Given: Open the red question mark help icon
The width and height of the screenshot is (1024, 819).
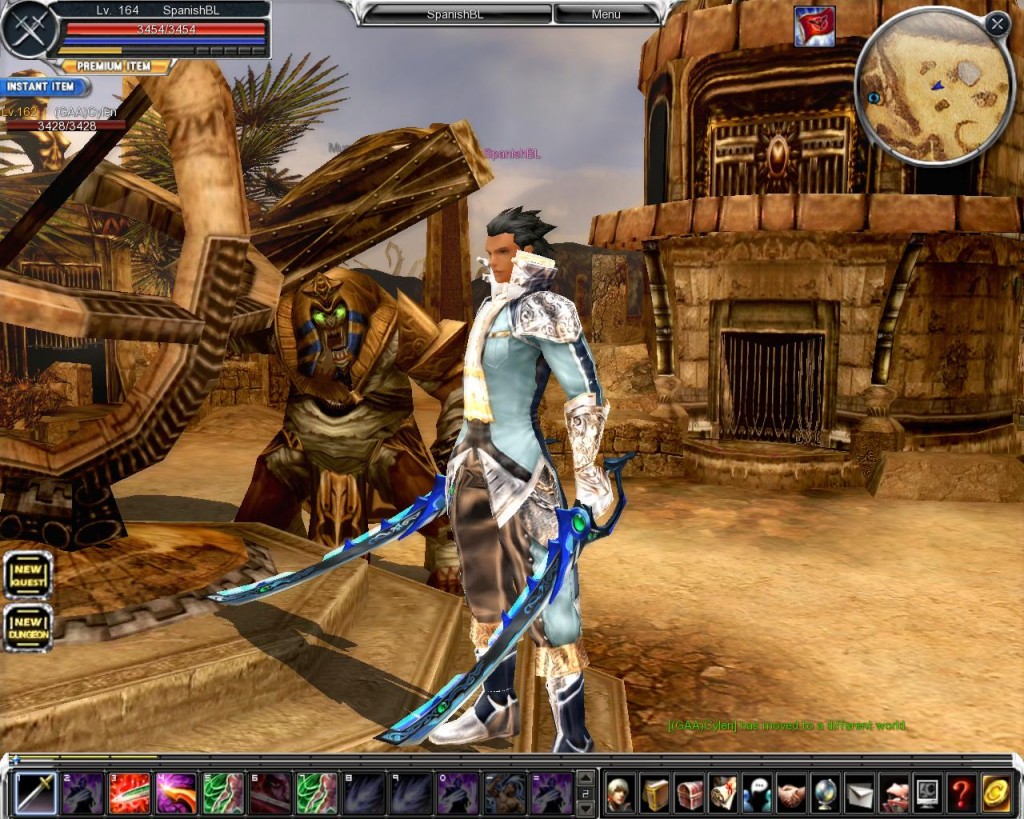Looking at the screenshot, I should [961, 793].
